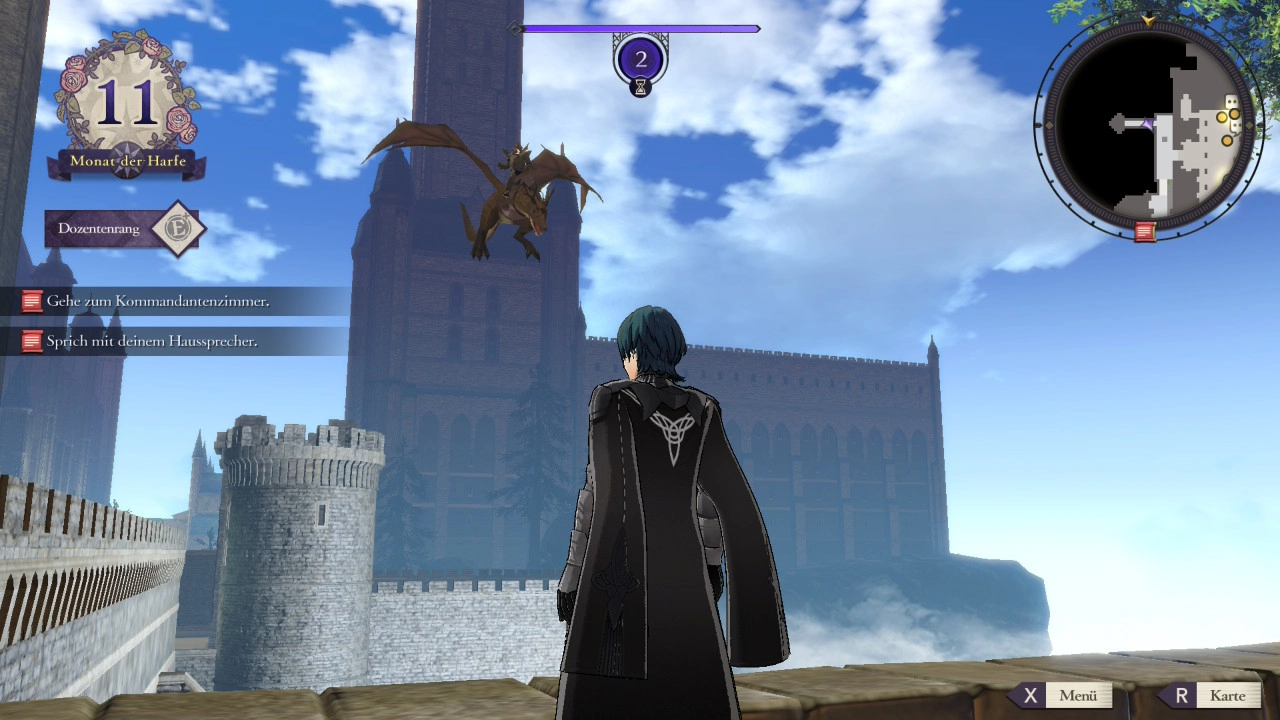This screenshot has width=1280, height=720.
Task: Select the activity points counter orb
Action: 641,60
